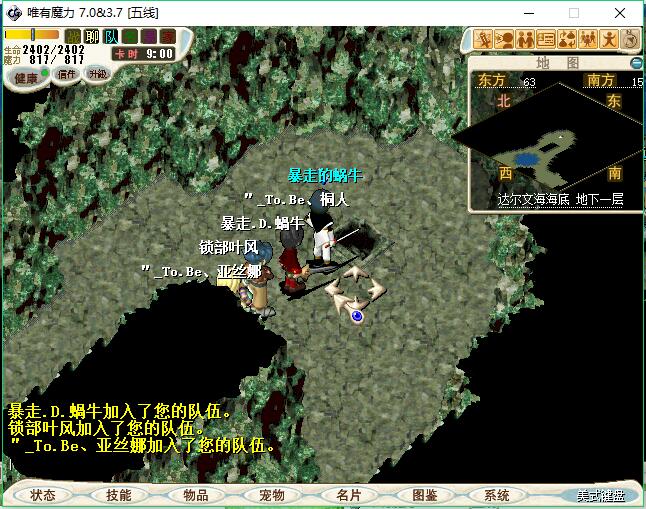Collapse the 地图 map panel with blue button
The image size is (646, 509).
click(x=636, y=63)
